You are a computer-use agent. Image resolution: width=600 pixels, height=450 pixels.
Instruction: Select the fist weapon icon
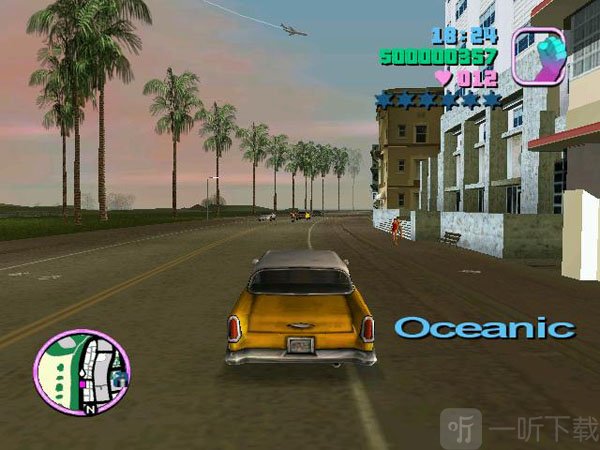(538, 56)
